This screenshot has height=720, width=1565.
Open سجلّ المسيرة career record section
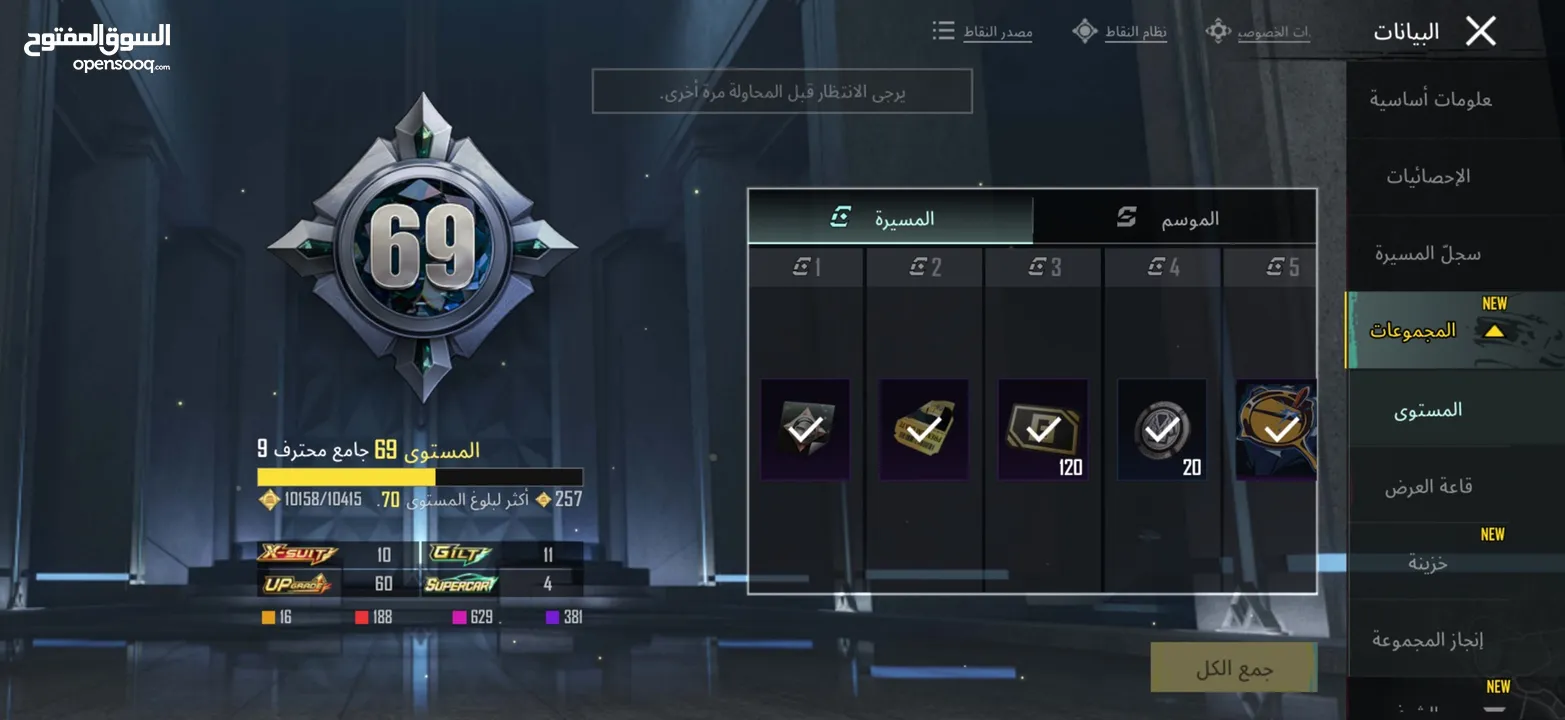pos(1428,254)
